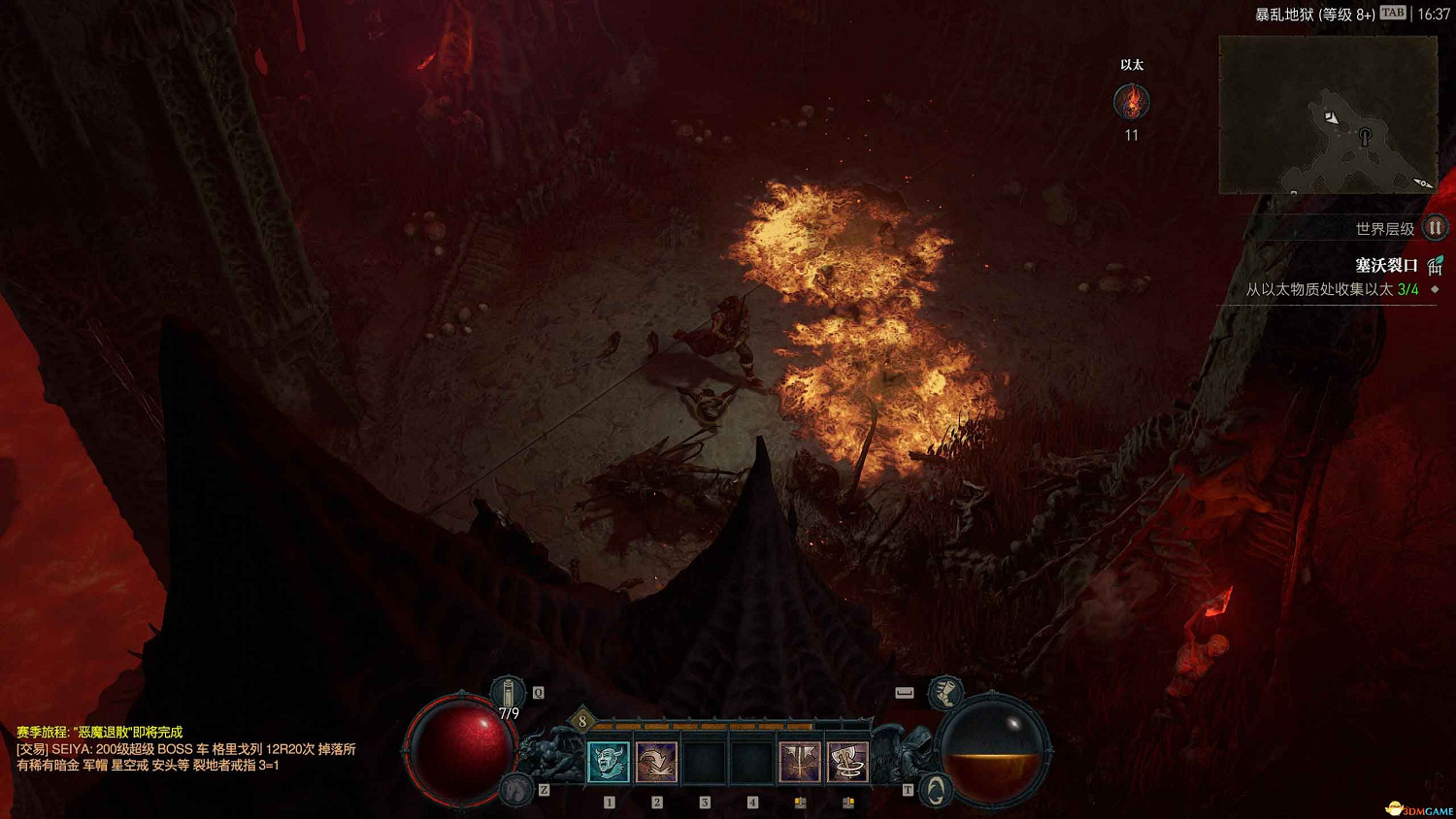View the 赛季旅程 season journey notice
1456x819 pixels.
pos(99,732)
